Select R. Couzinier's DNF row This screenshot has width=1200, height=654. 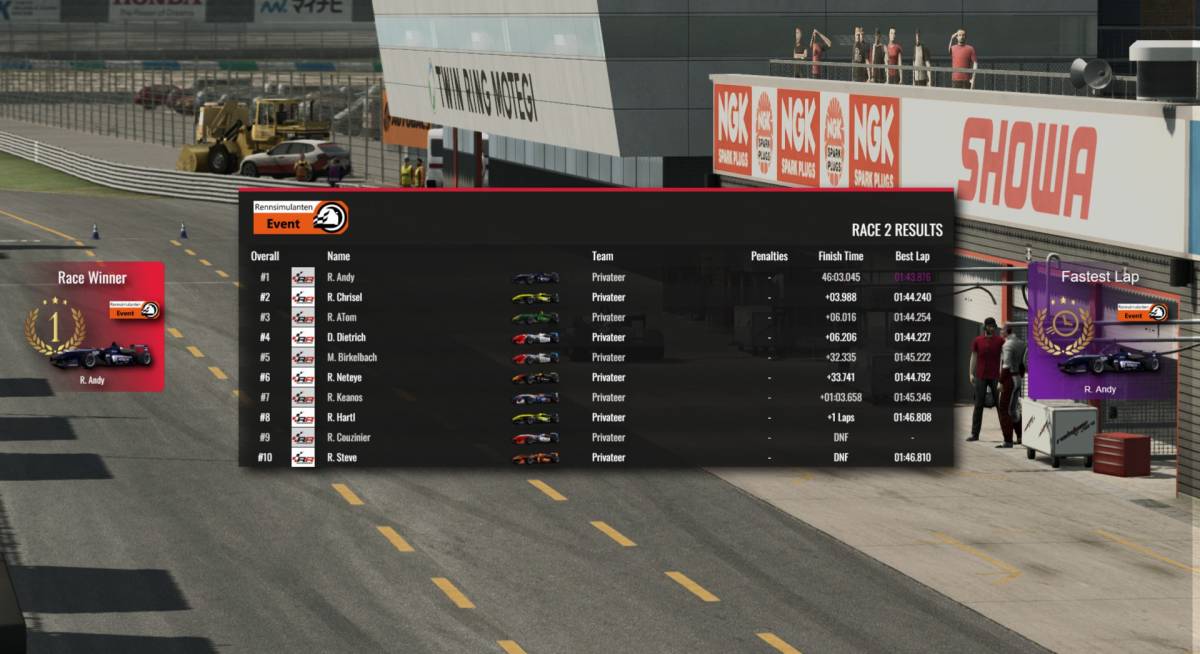click(x=595, y=437)
